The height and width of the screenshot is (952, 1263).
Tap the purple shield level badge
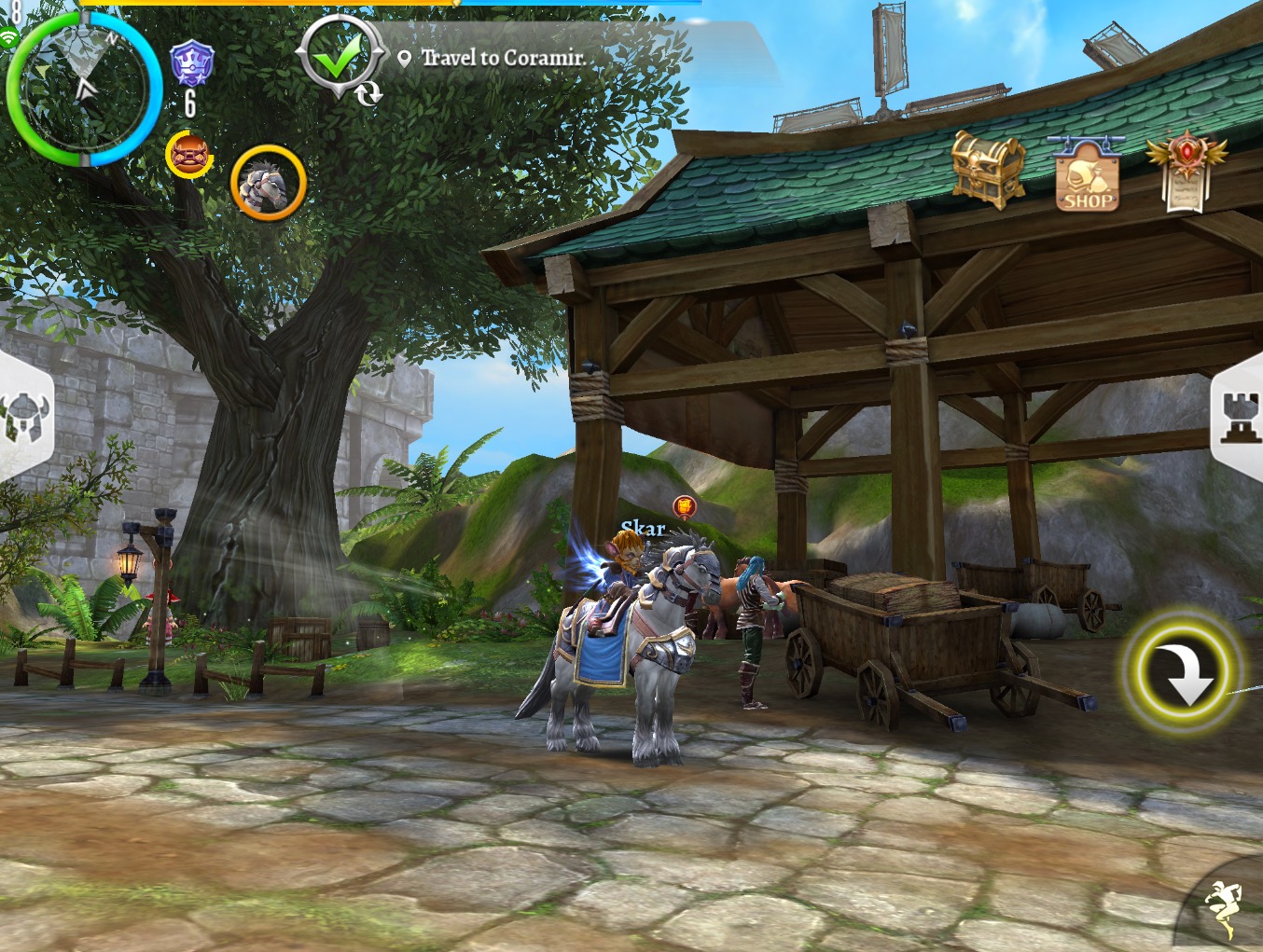(191, 65)
